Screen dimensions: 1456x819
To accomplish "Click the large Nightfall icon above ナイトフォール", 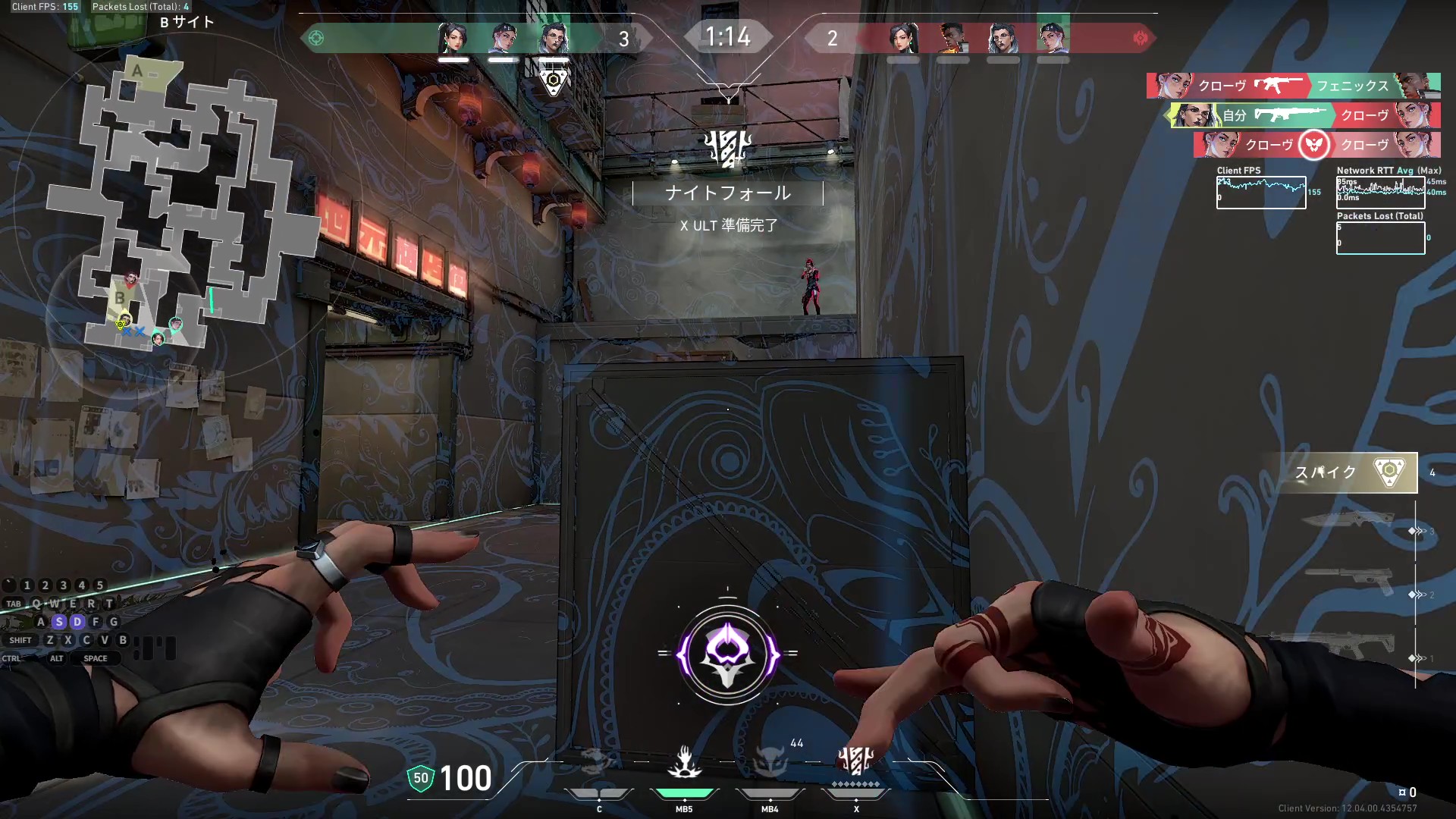I will tap(727, 148).
